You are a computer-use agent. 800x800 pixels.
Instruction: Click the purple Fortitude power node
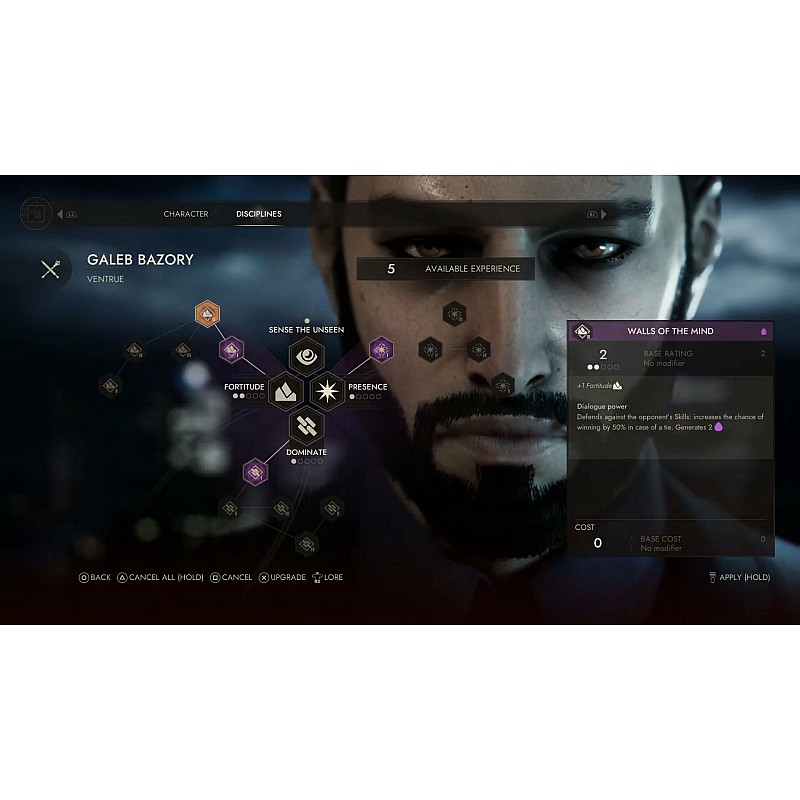coord(233,349)
